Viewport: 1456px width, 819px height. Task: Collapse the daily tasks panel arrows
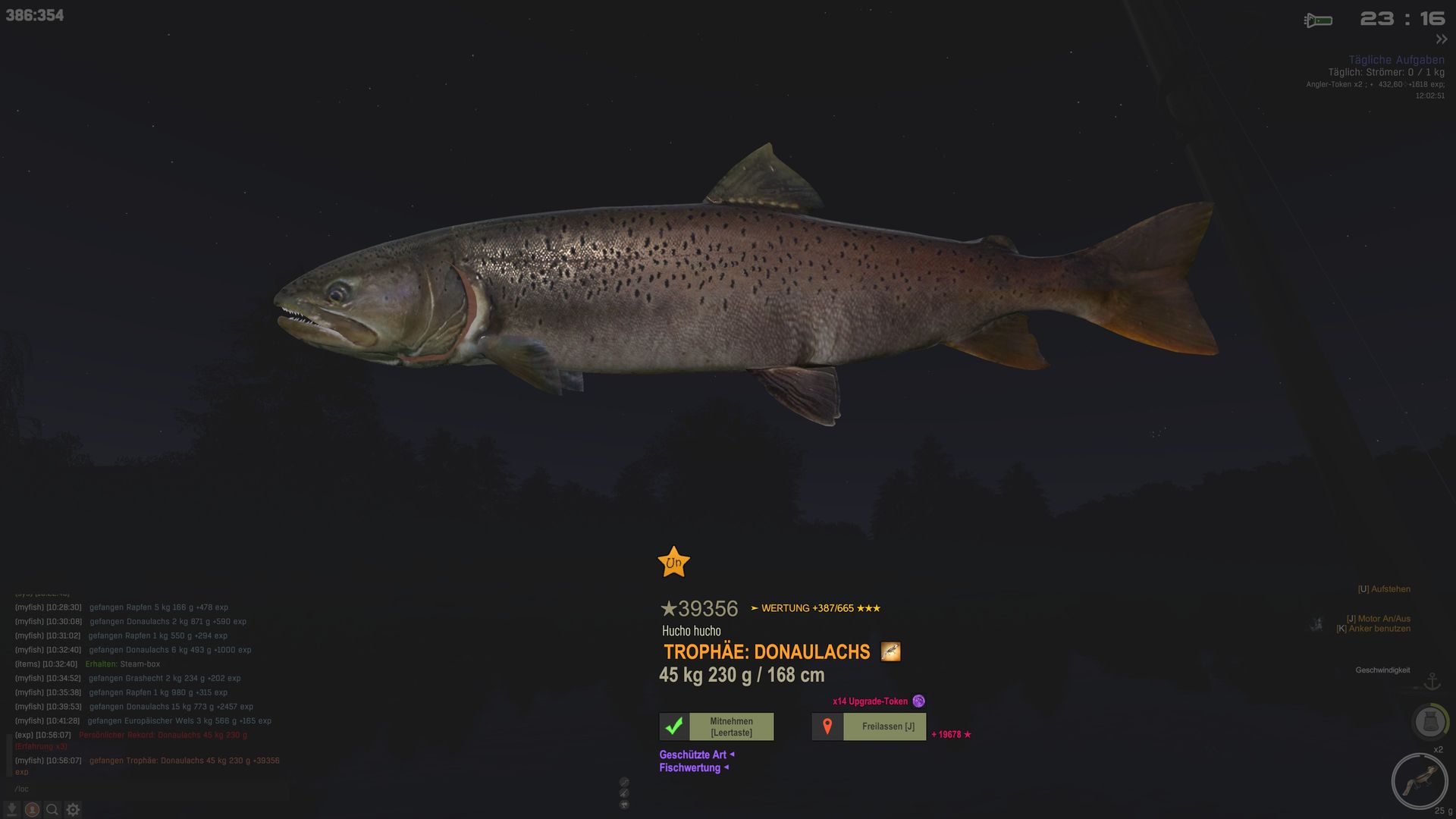(1442, 39)
